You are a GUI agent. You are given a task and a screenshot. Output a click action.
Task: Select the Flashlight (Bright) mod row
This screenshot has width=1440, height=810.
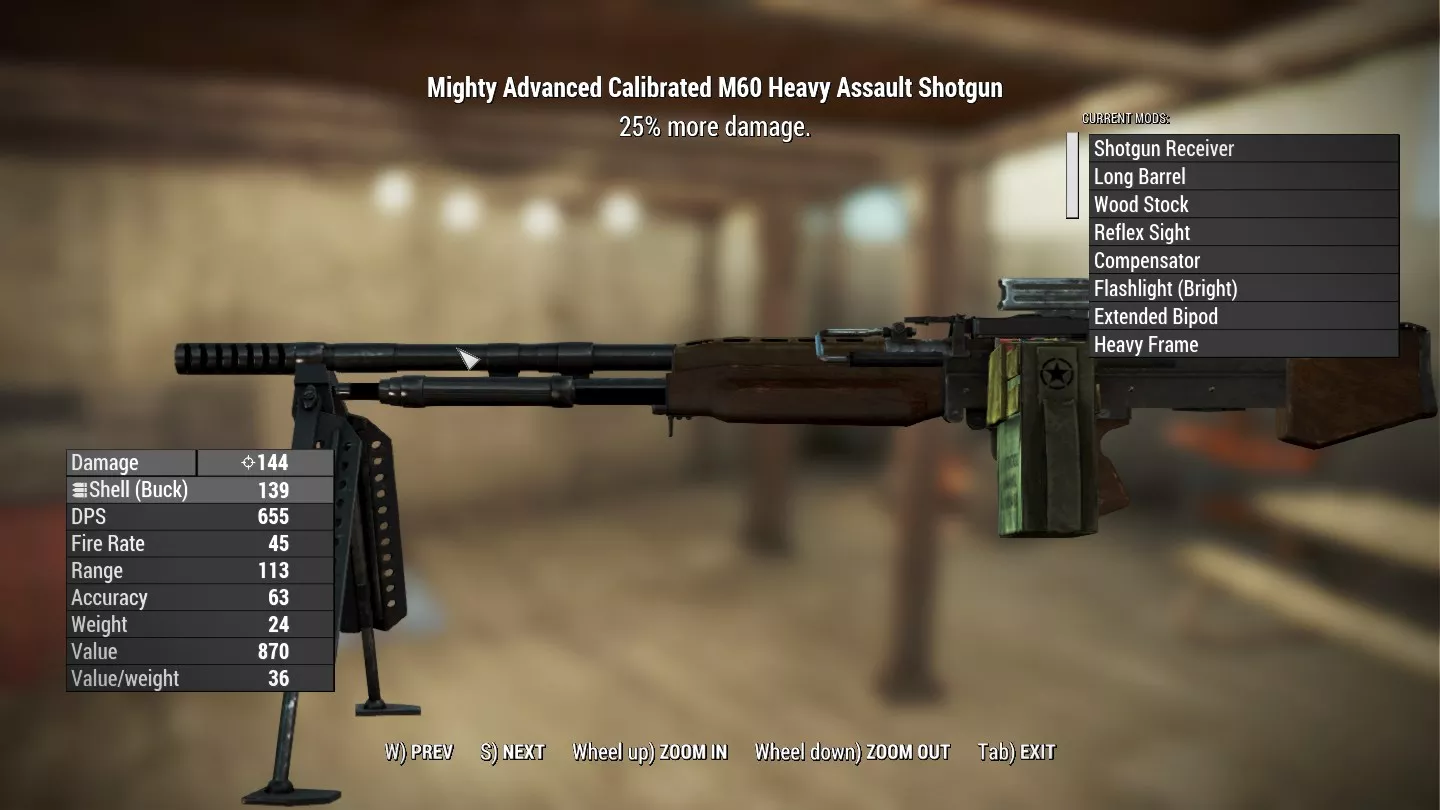click(x=1243, y=289)
